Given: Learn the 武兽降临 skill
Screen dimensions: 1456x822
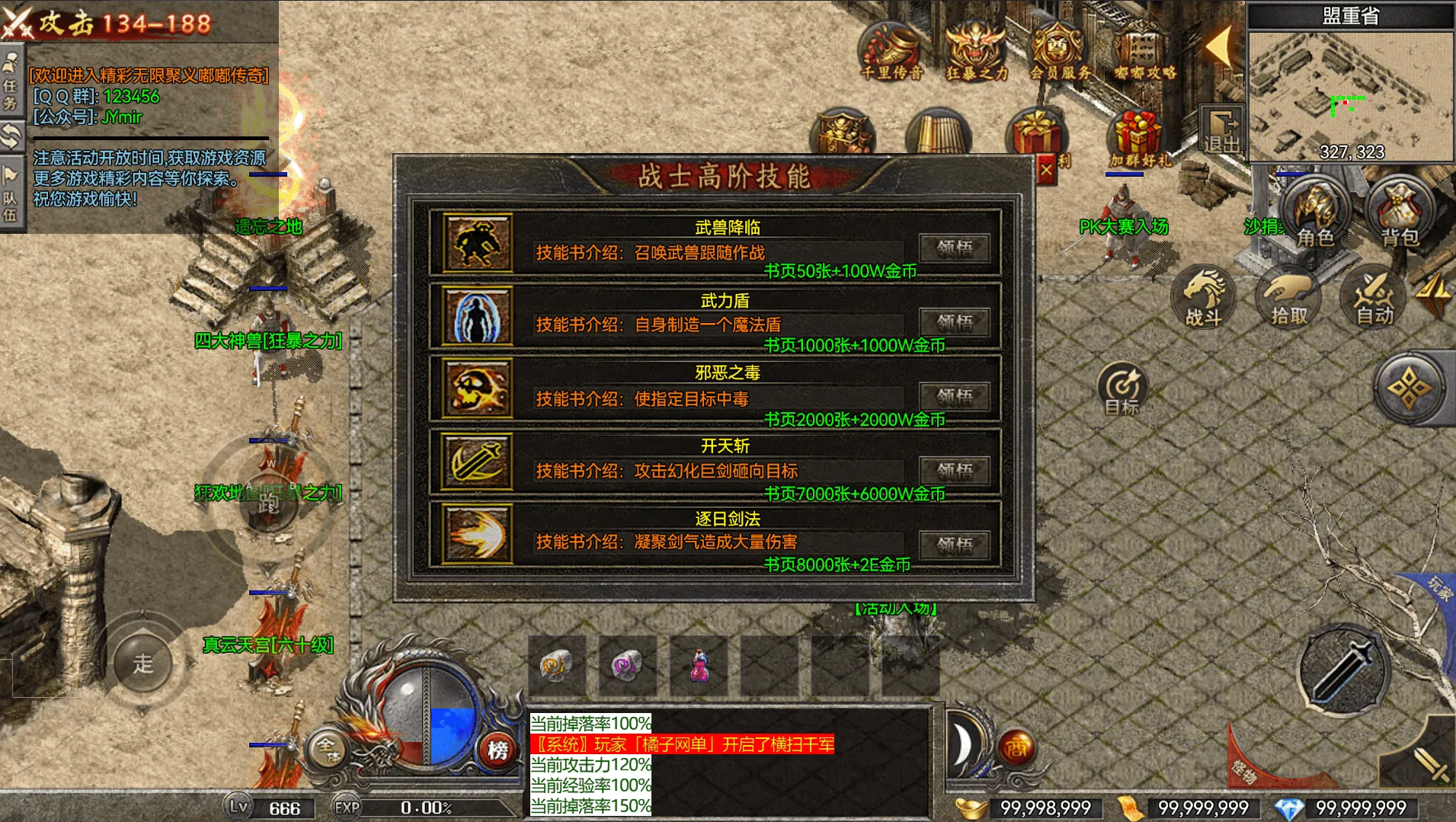Looking at the screenshot, I should (954, 248).
